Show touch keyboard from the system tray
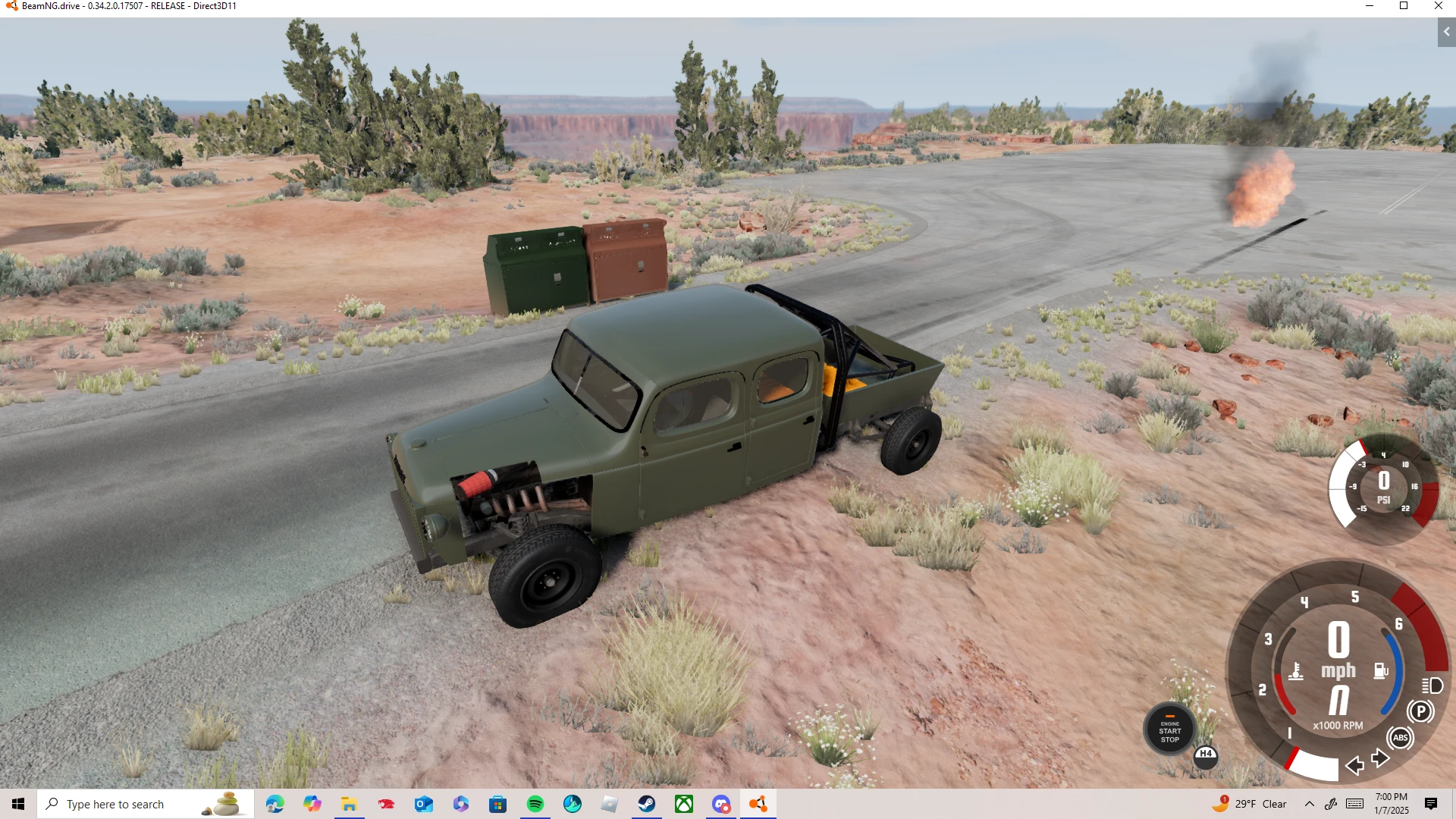 click(x=1354, y=804)
